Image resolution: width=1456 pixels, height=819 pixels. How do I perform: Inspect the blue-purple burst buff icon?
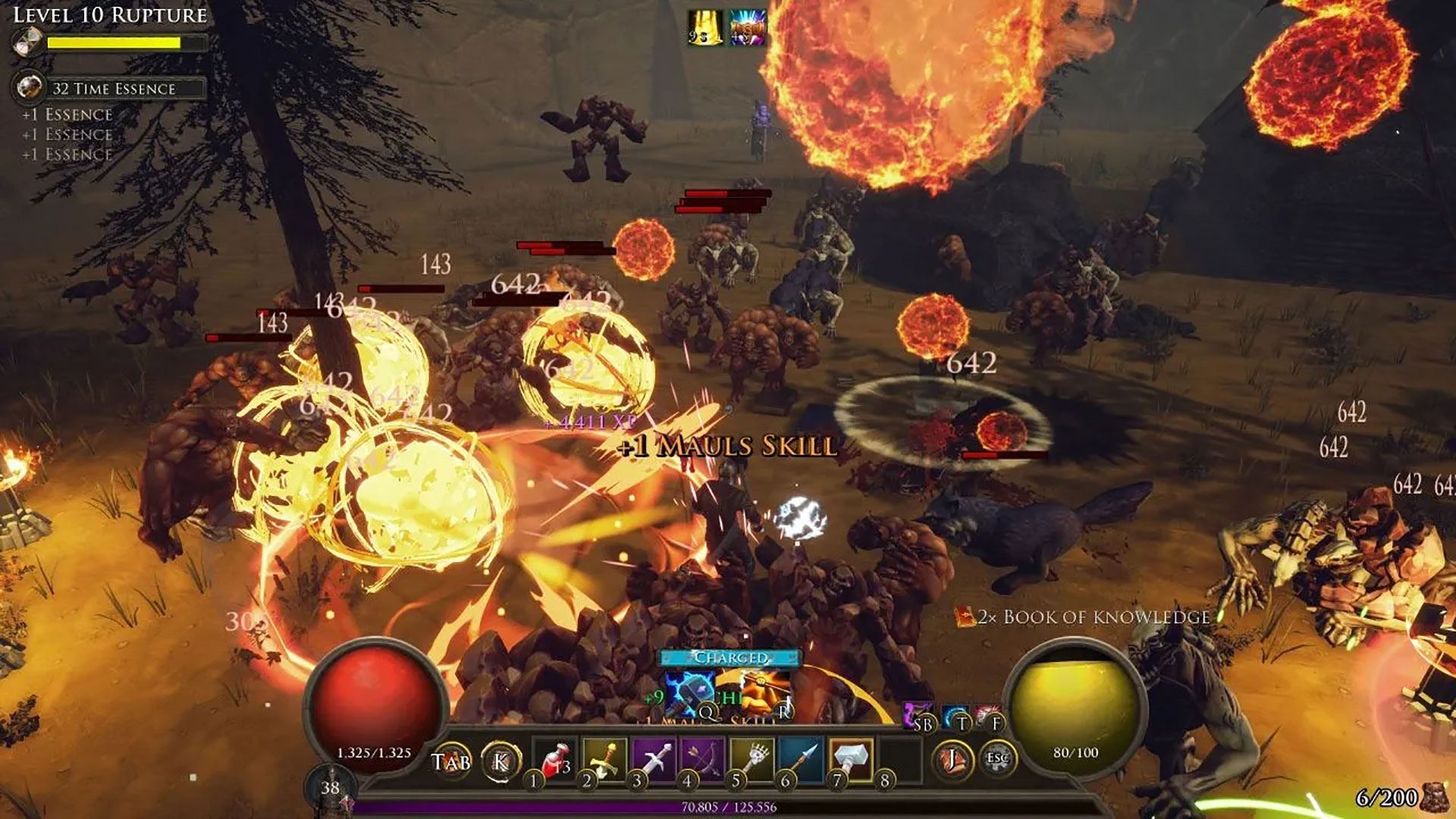748,28
